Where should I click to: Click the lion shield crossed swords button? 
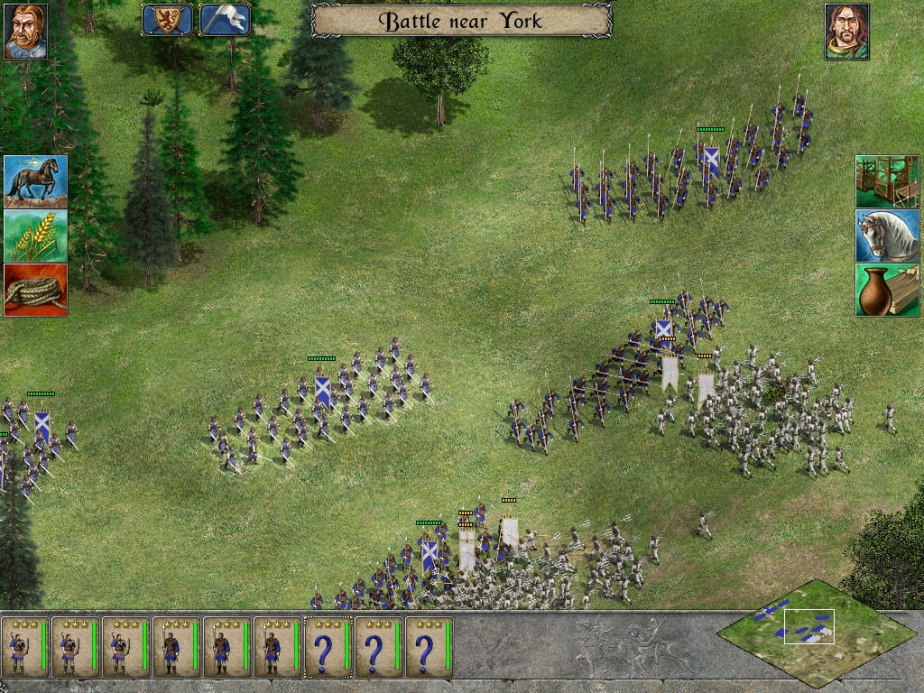tap(167, 20)
